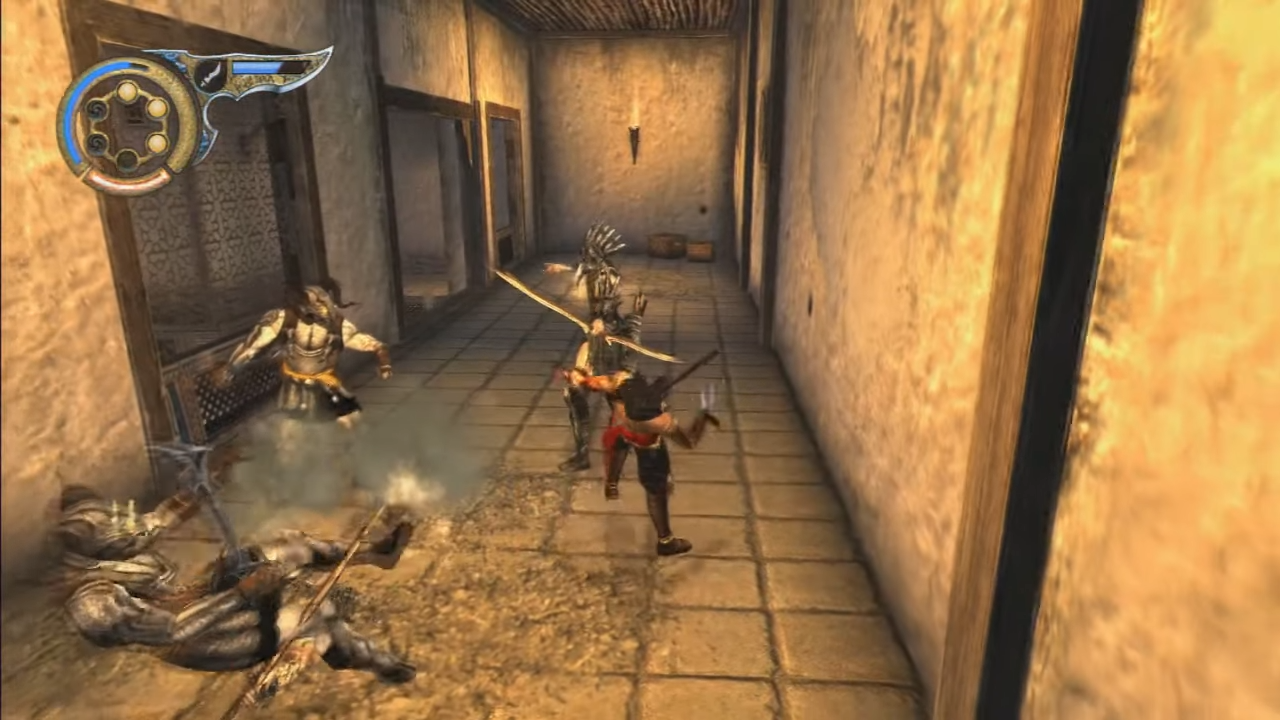Viewport: 1280px width, 720px height.
Task: Select the top filled sand tank slot
Action: (127, 92)
